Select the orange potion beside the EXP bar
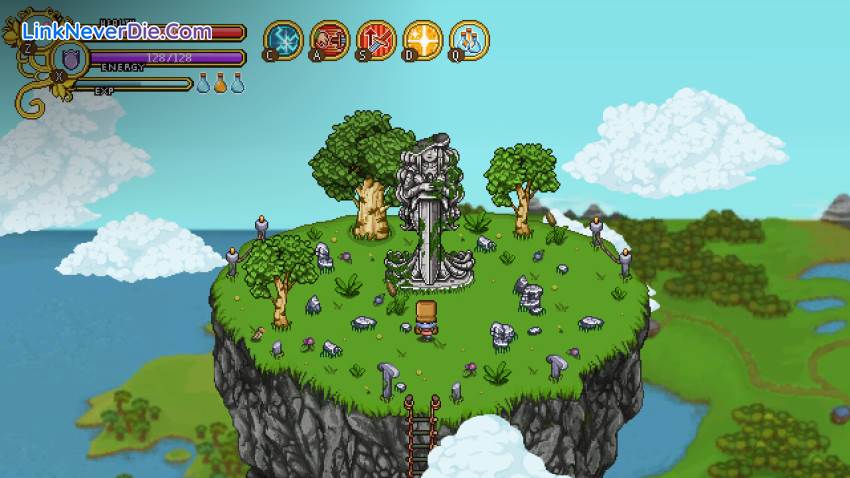This screenshot has height=478, width=850. tap(220, 84)
